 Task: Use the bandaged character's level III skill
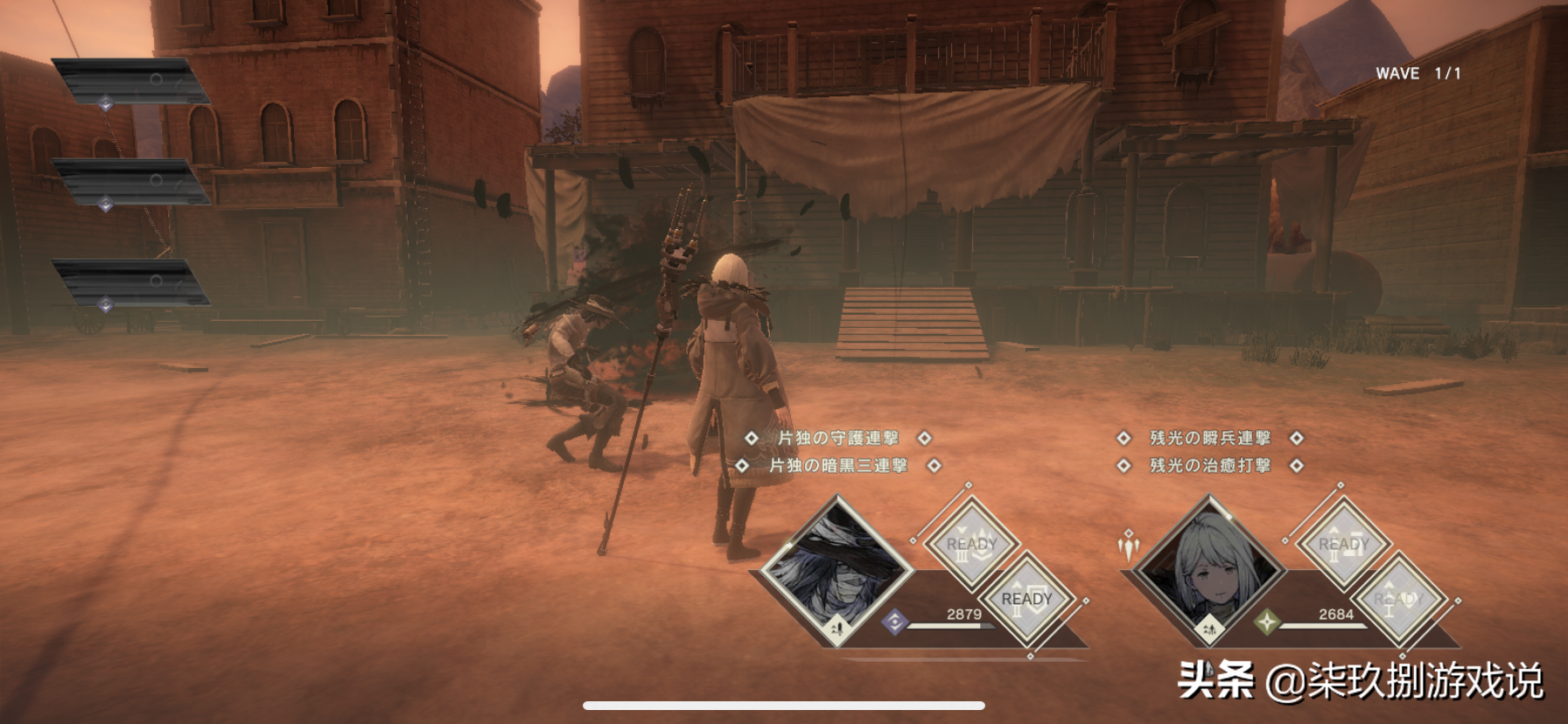click(x=971, y=545)
